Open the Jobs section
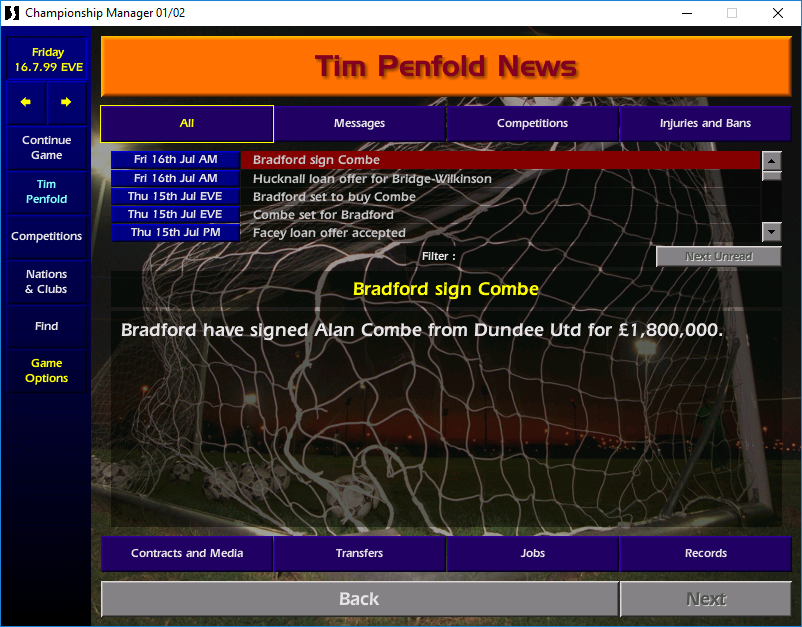This screenshot has height=627, width=802. click(x=532, y=553)
